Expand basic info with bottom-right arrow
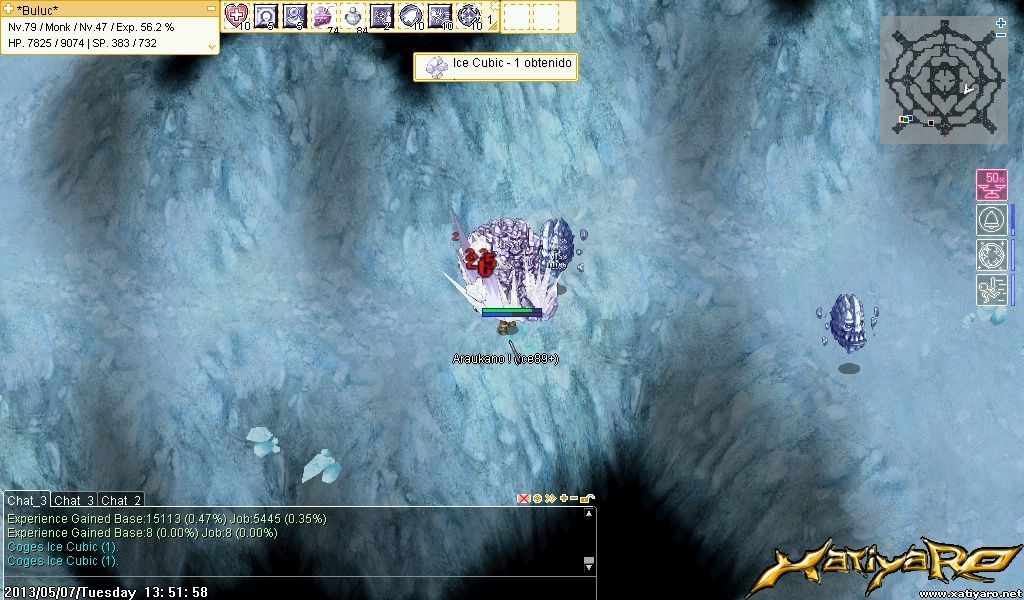Image resolution: width=1024 pixels, height=600 pixels. pyautogui.click(x=211, y=45)
